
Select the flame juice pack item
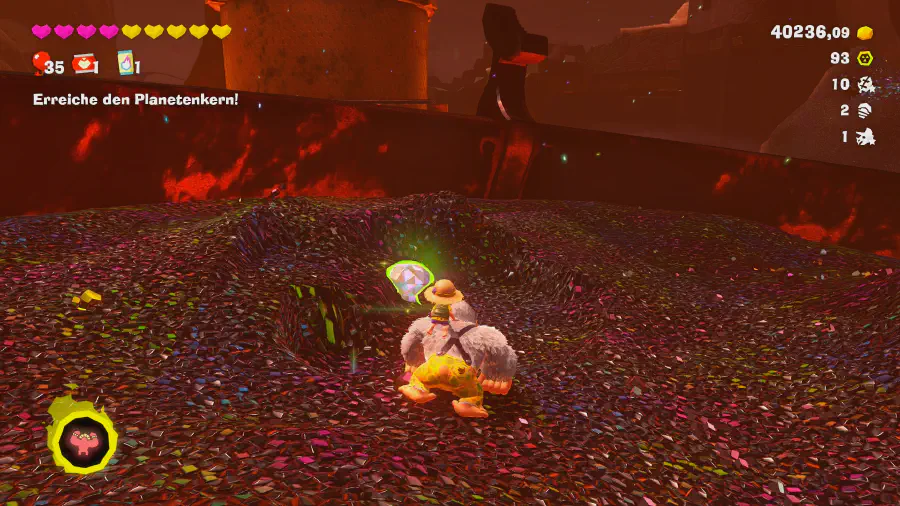pos(126,65)
